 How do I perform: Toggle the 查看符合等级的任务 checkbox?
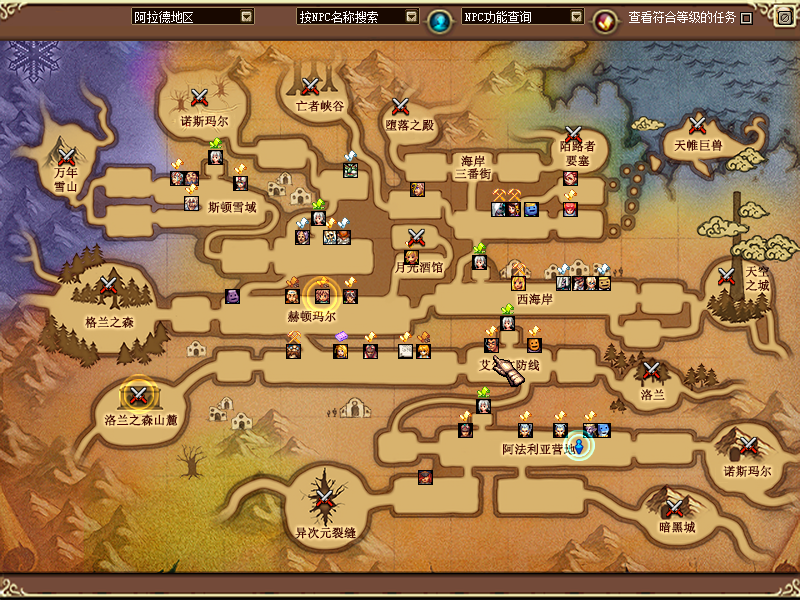746,18
